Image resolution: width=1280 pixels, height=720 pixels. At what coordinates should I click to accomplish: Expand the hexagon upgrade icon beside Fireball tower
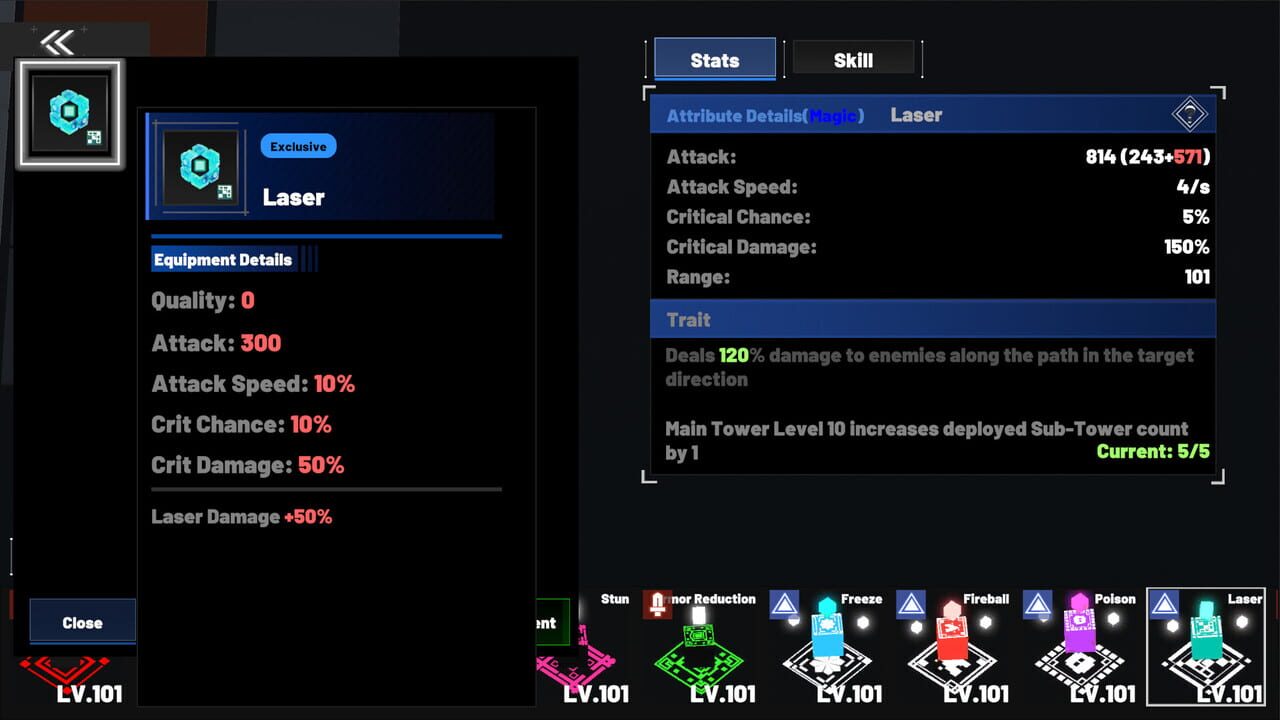[x=985, y=620]
